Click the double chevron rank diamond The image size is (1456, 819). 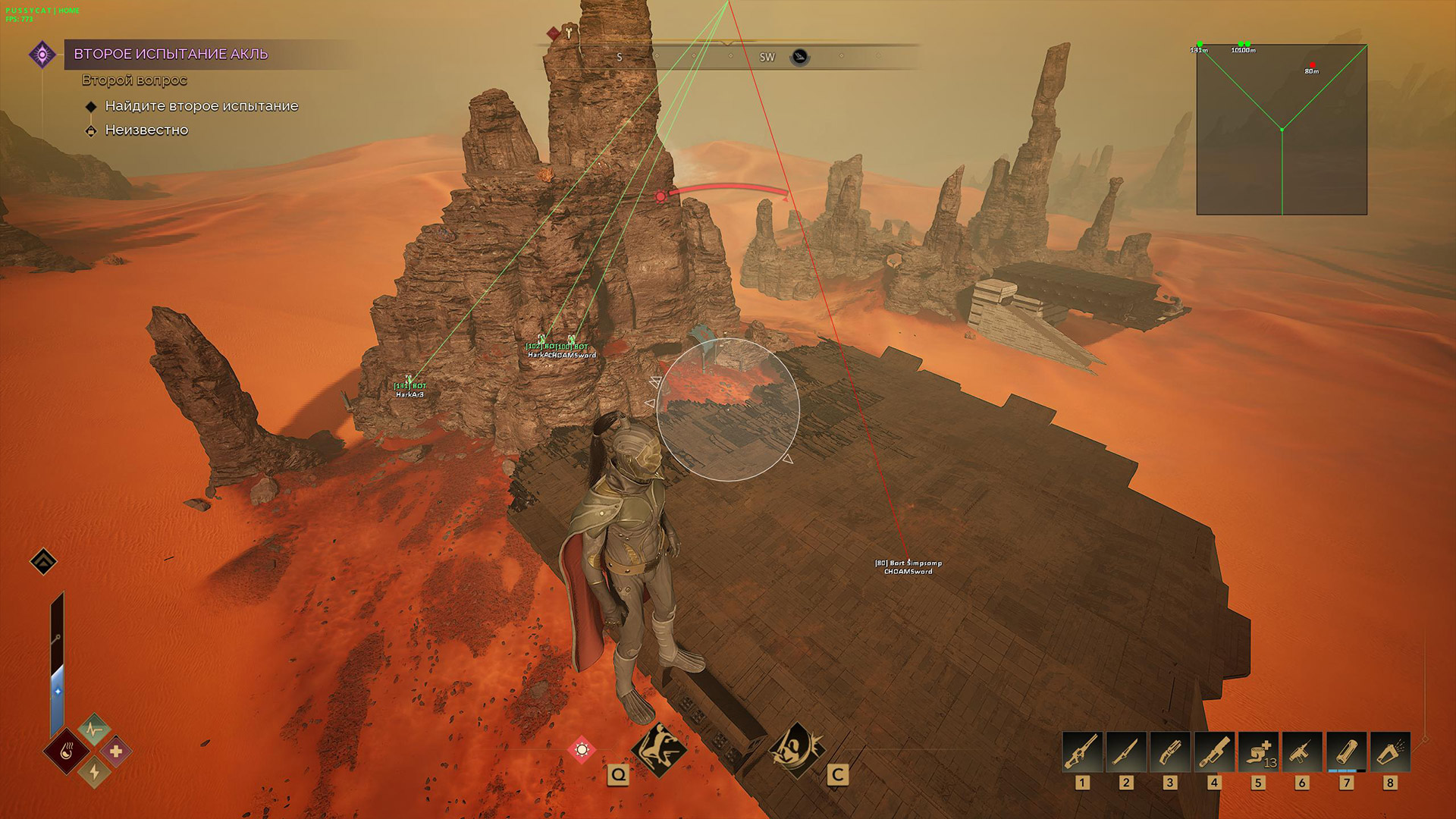[x=43, y=562]
